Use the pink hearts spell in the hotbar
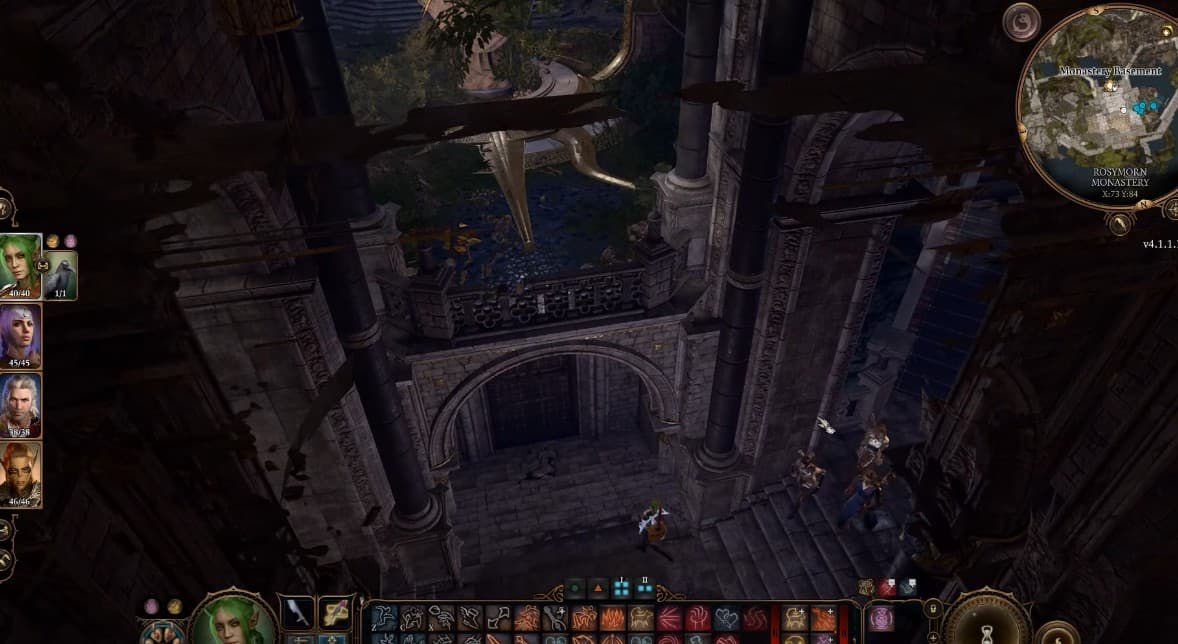Viewport: 1178px width, 644px height. 727,619
